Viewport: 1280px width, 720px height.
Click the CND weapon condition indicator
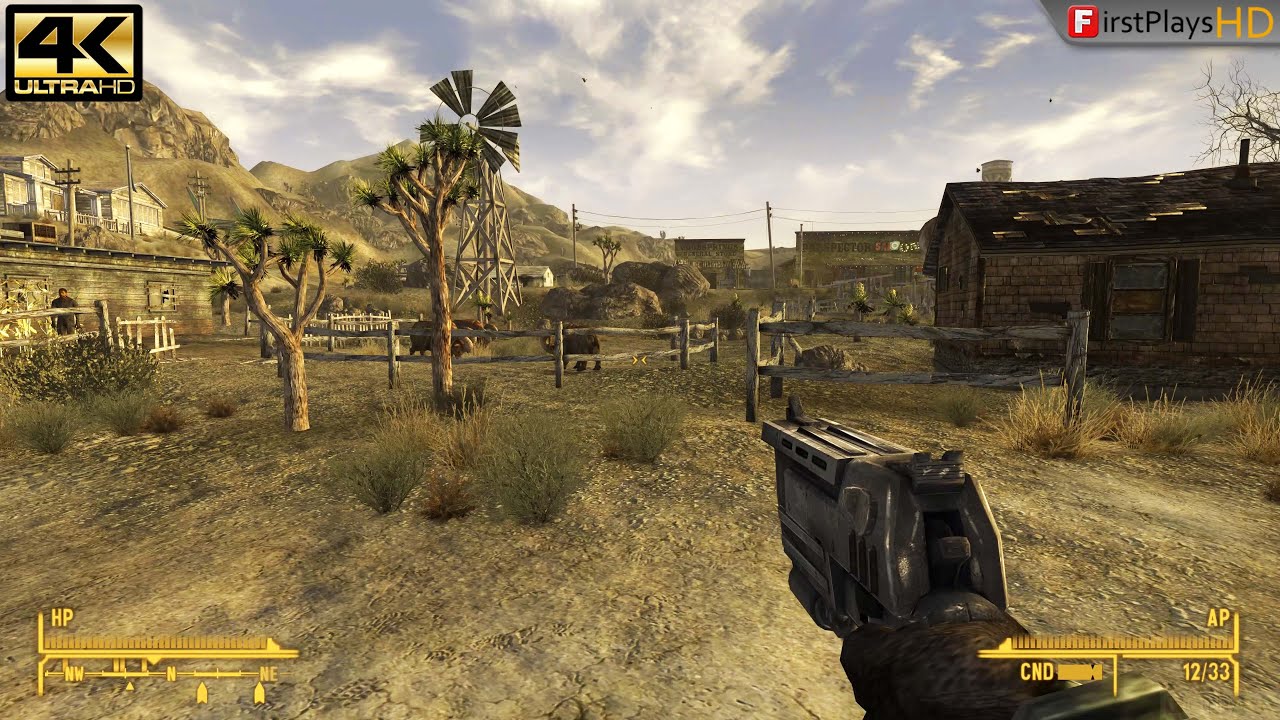click(1037, 671)
